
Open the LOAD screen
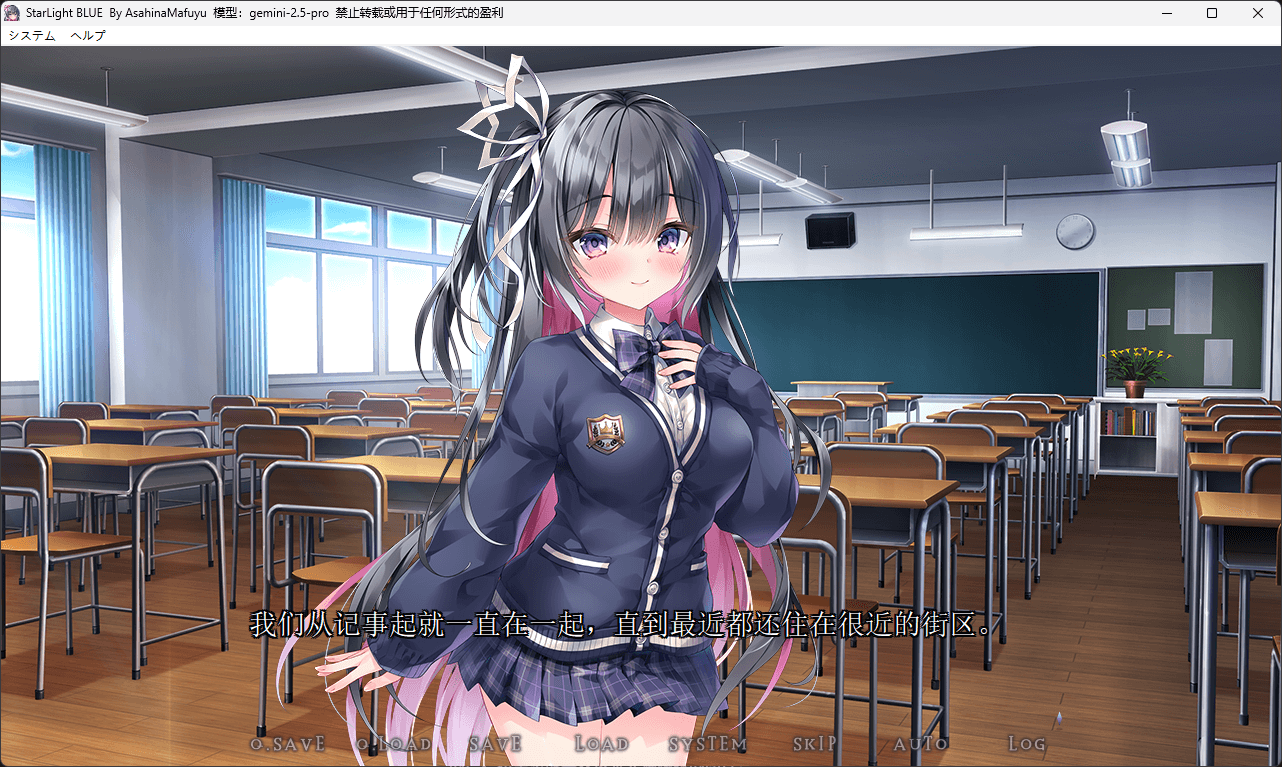pyautogui.click(x=602, y=743)
